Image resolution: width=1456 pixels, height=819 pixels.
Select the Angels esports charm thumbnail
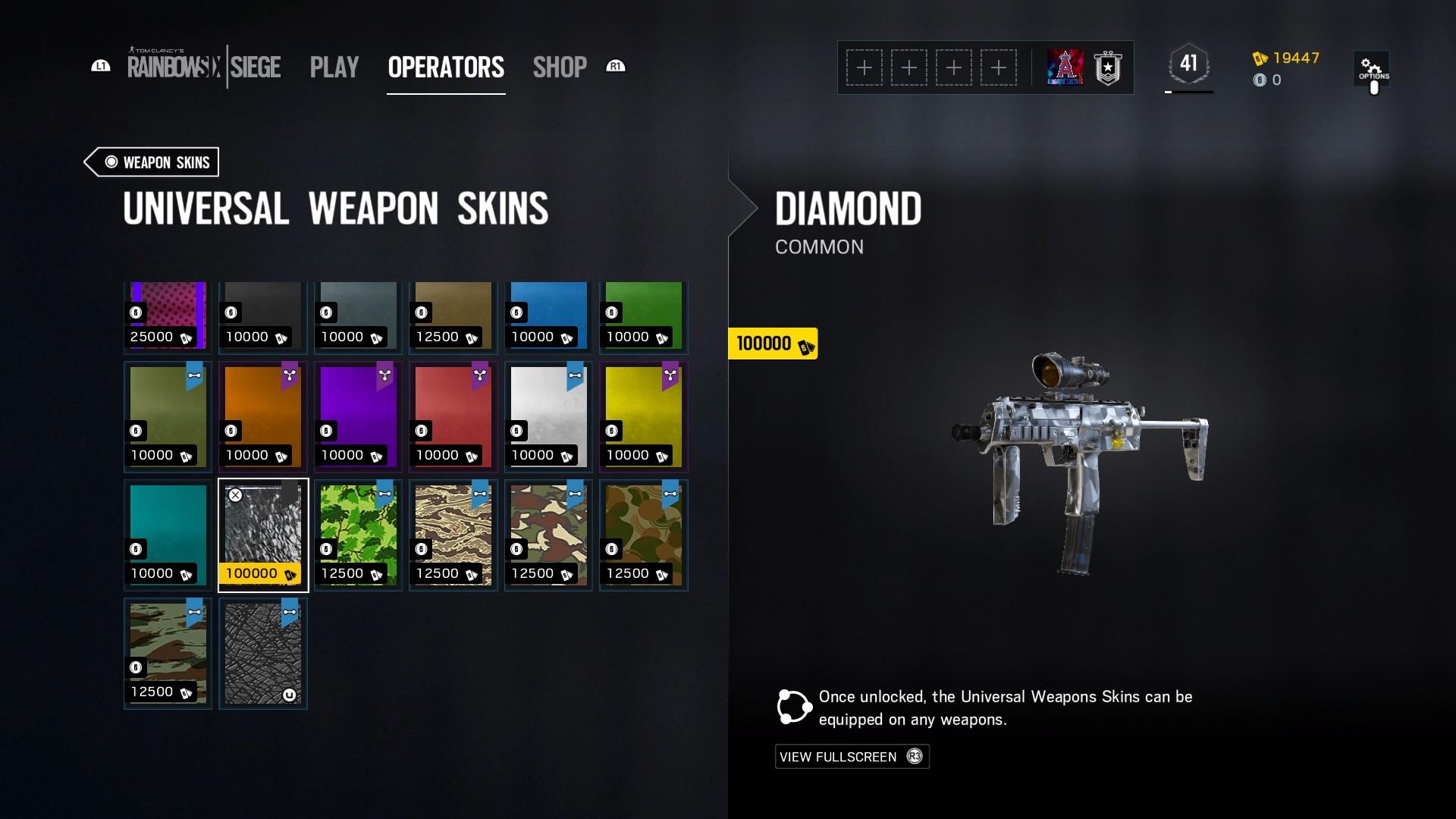(1067, 67)
